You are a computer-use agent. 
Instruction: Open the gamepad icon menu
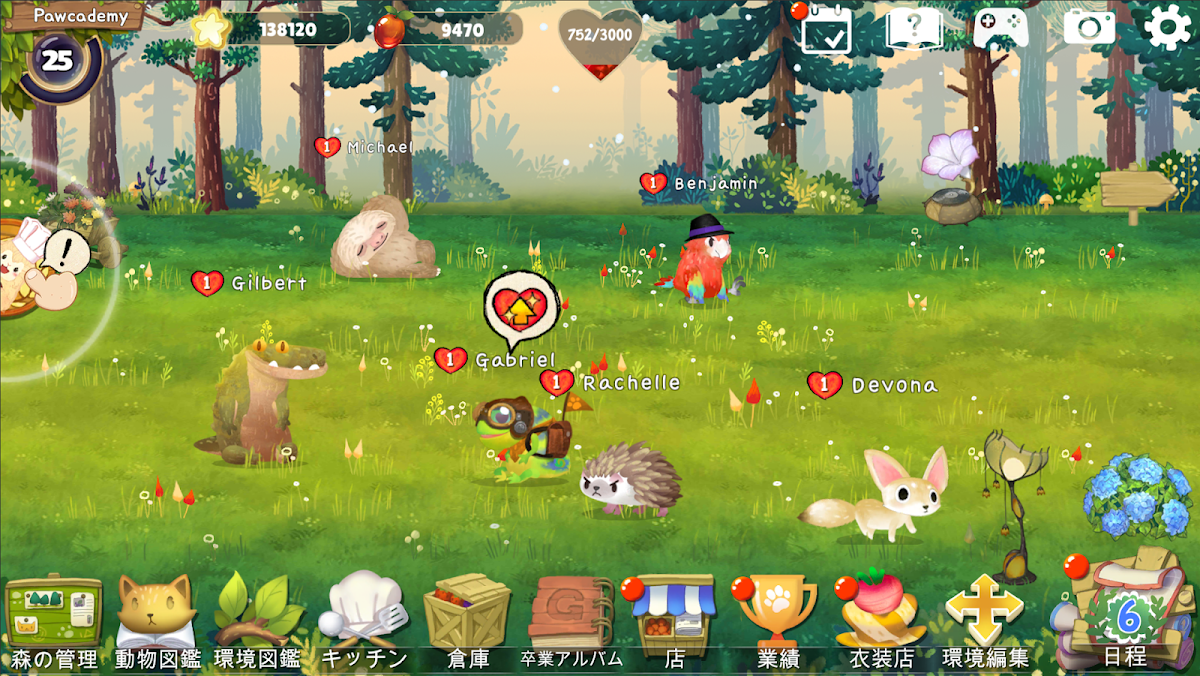[x=1001, y=27]
